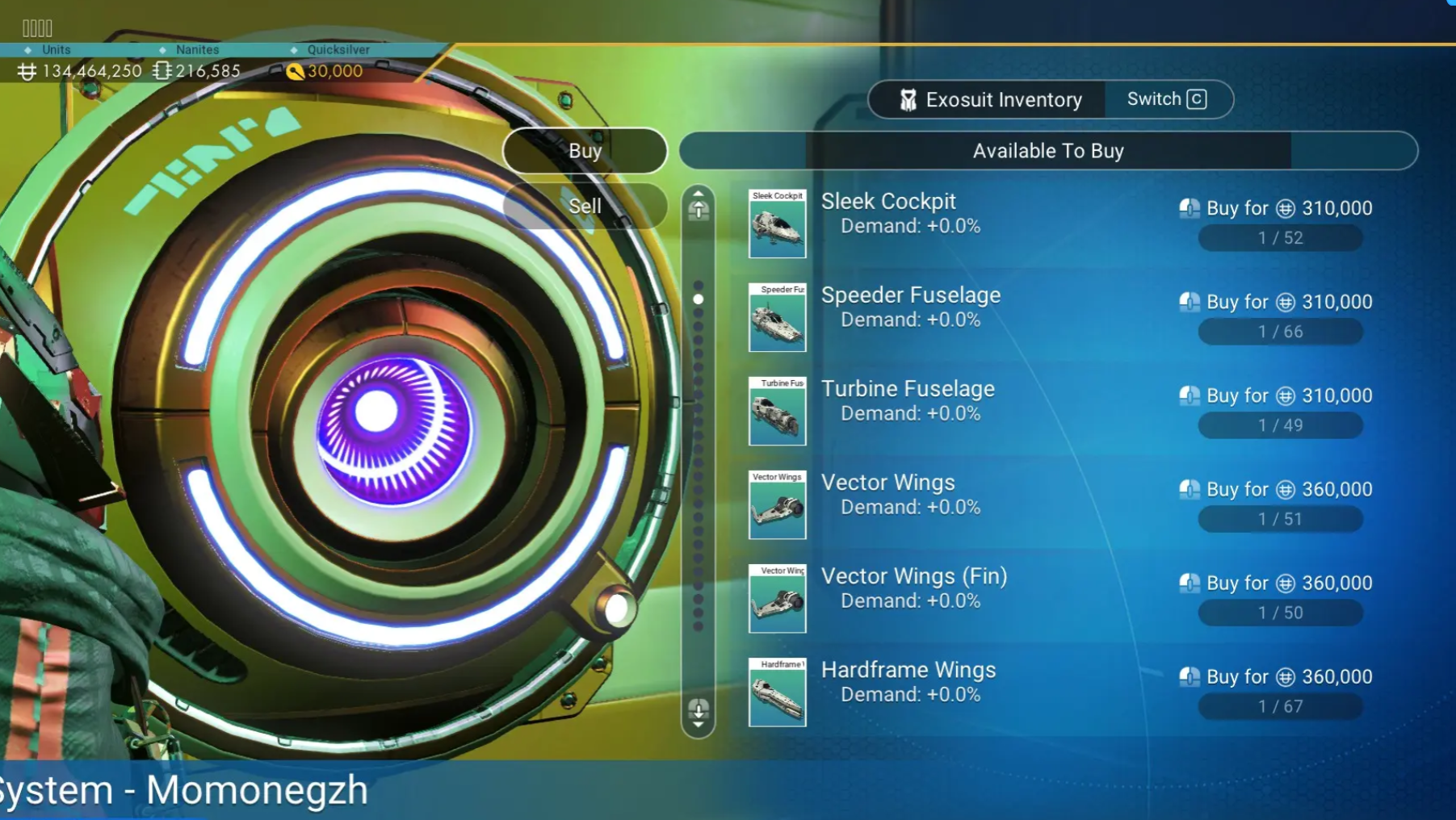
Task: Buy the Turbine Fuselage for 310,000
Action: 1276,395
